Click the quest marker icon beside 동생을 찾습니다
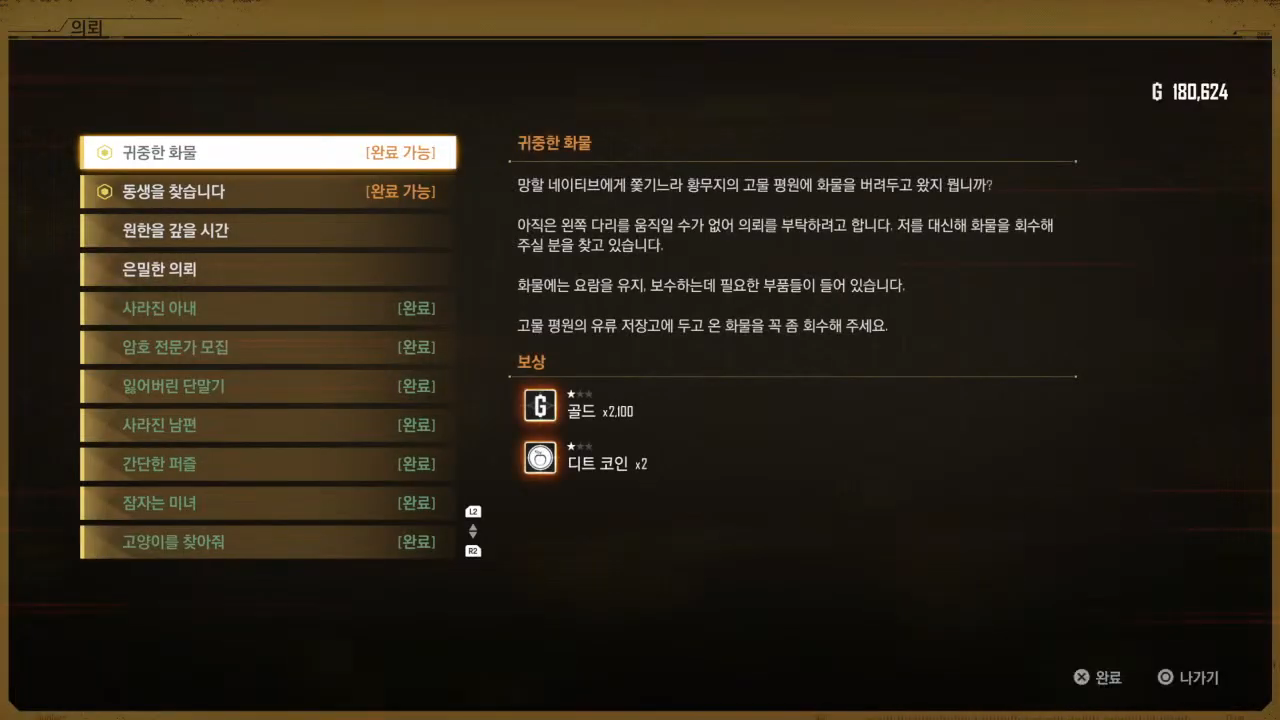Viewport: 1280px width, 720px height. coord(103,191)
